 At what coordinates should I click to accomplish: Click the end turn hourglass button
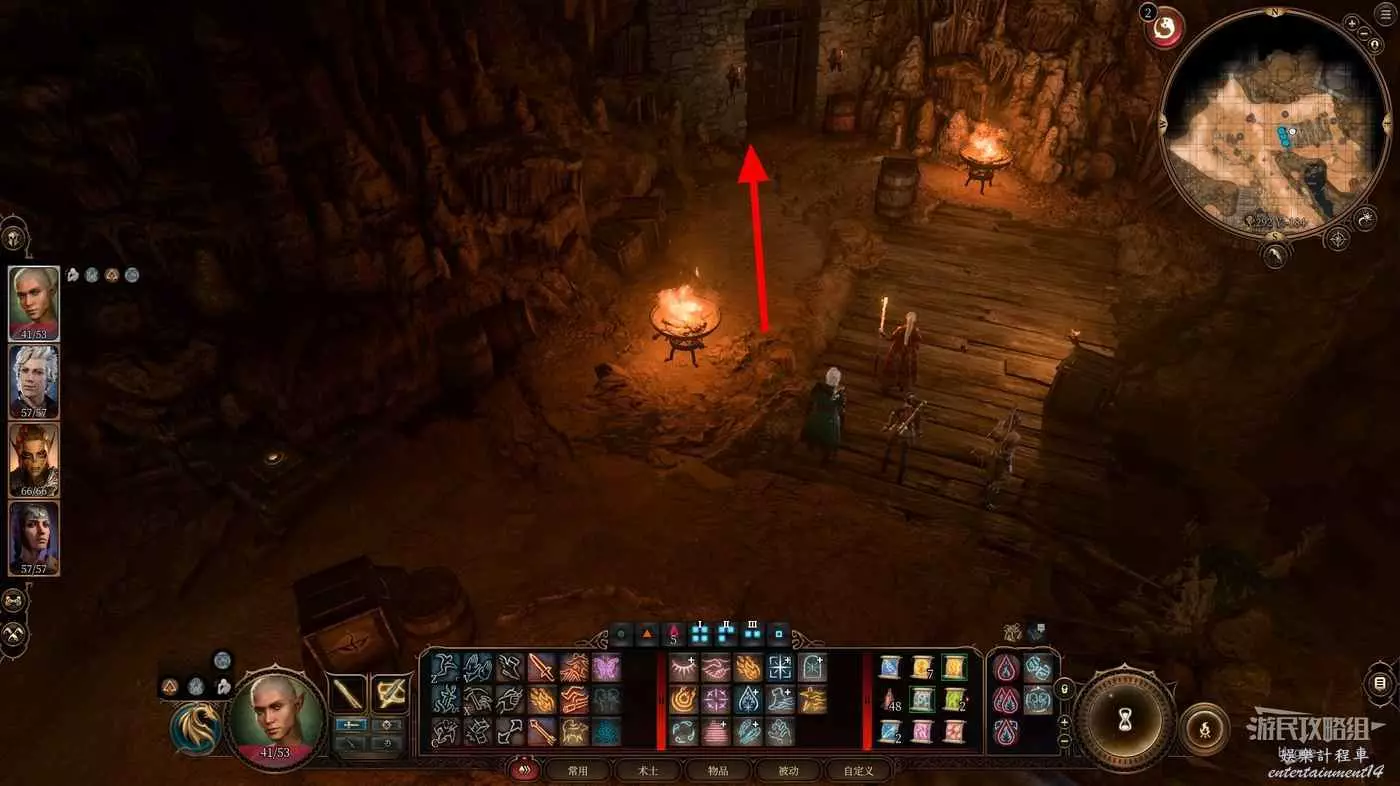pos(1125,717)
